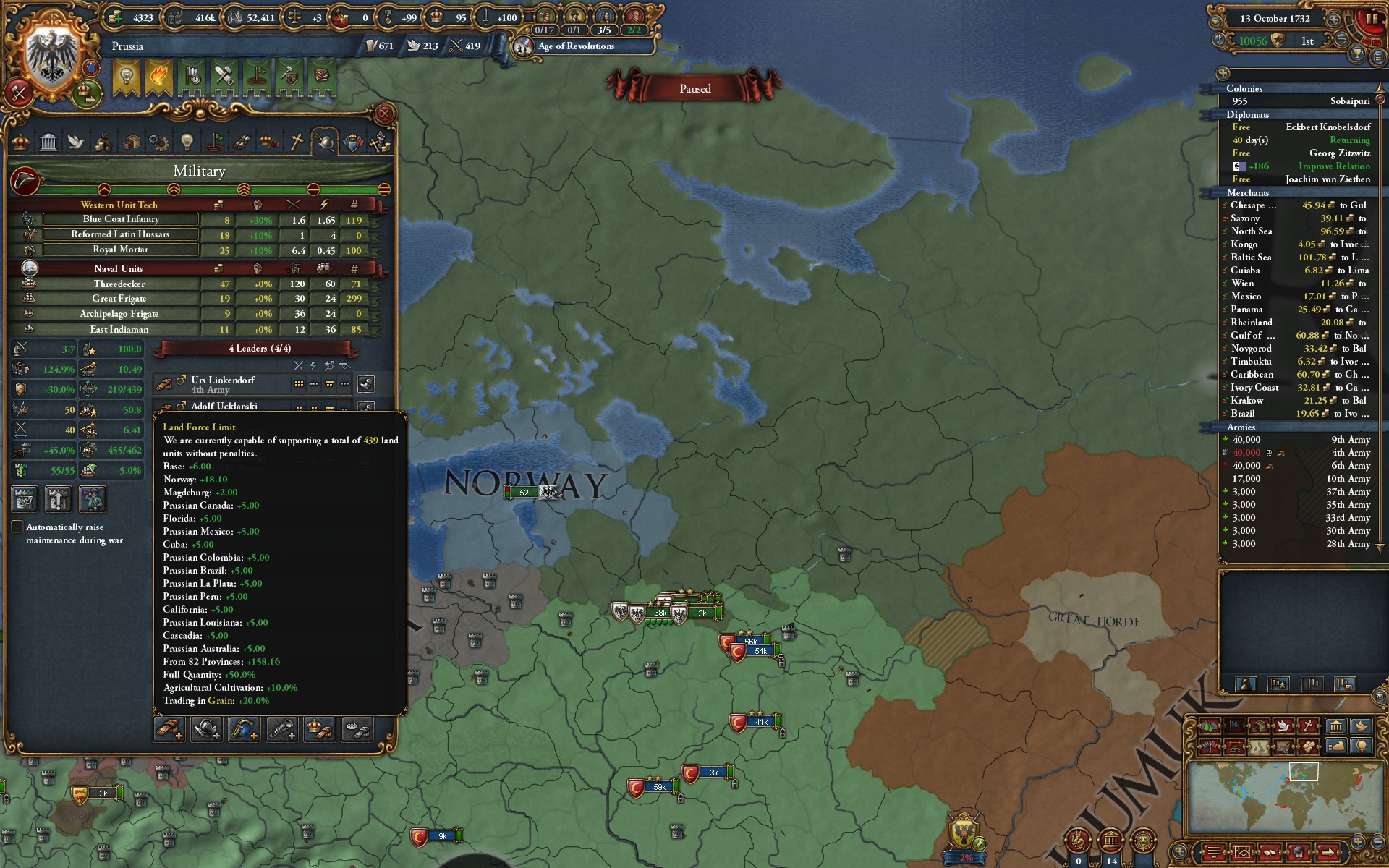Recruit a new general from the military panel
This screenshot has width=1389, height=868.
[170, 729]
